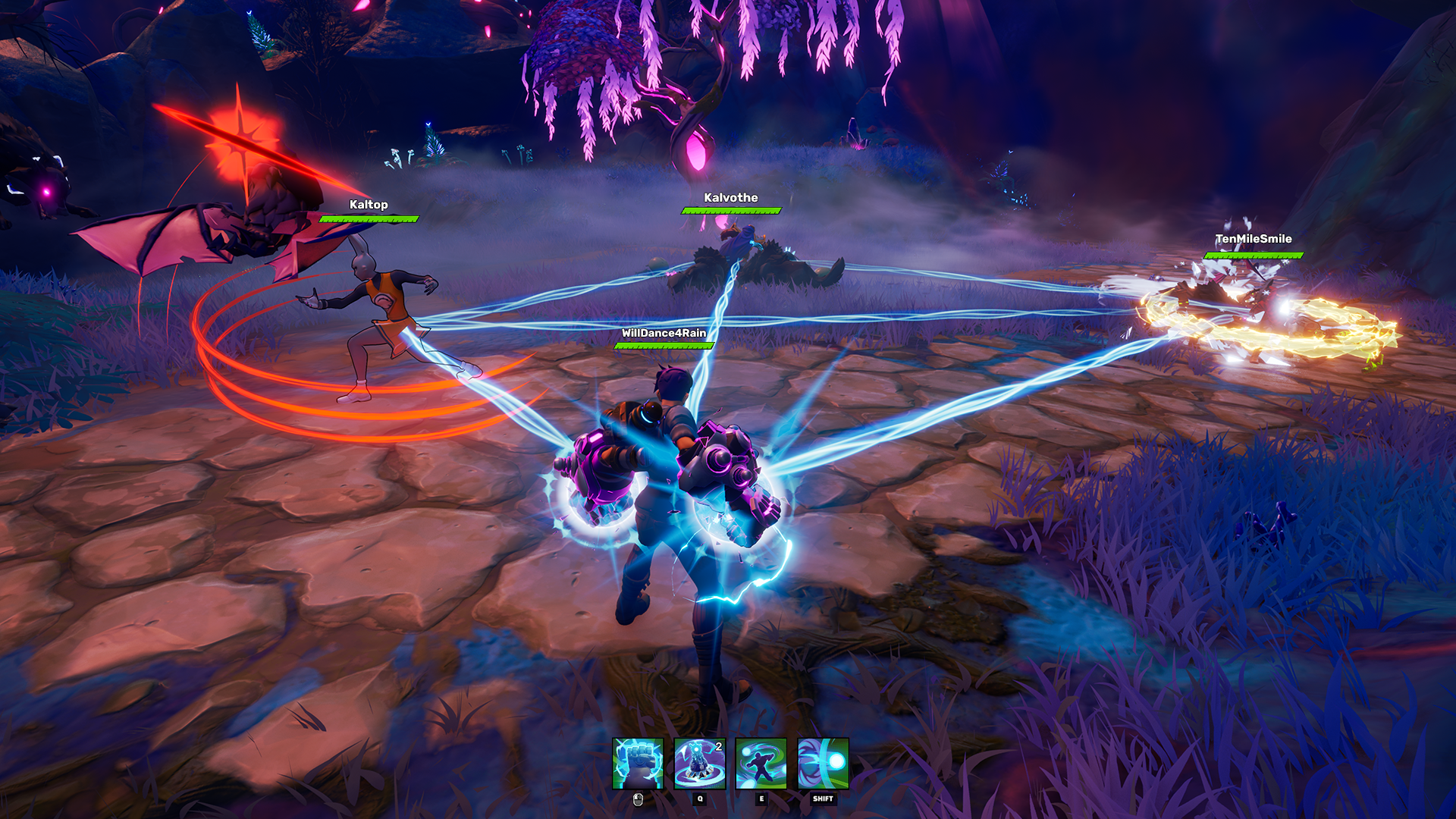The width and height of the screenshot is (1456, 819).
Task: Select the energy orb dash ability
Action: pos(823,764)
